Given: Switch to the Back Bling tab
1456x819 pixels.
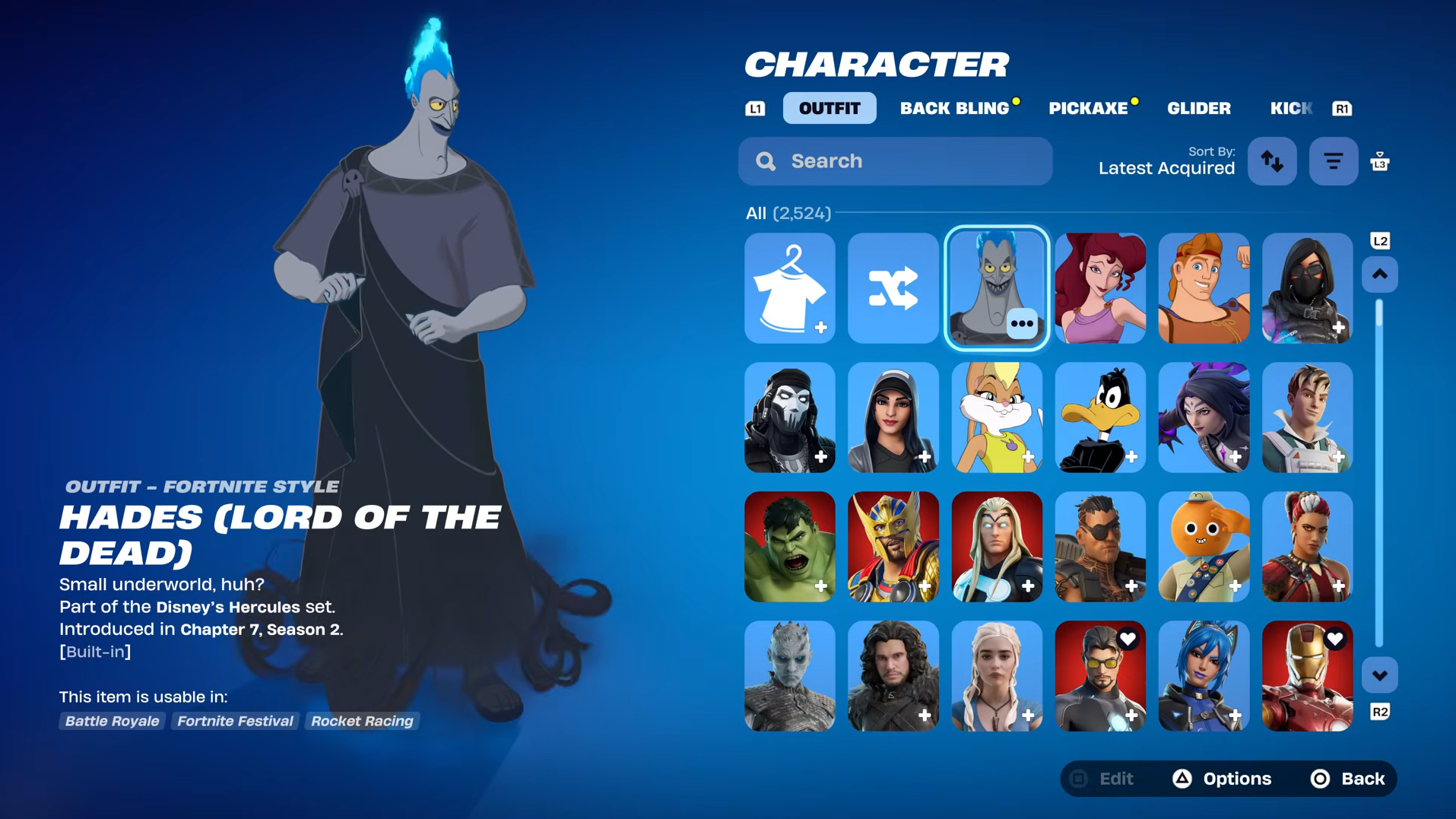Looking at the screenshot, I should tap(954, 108).
